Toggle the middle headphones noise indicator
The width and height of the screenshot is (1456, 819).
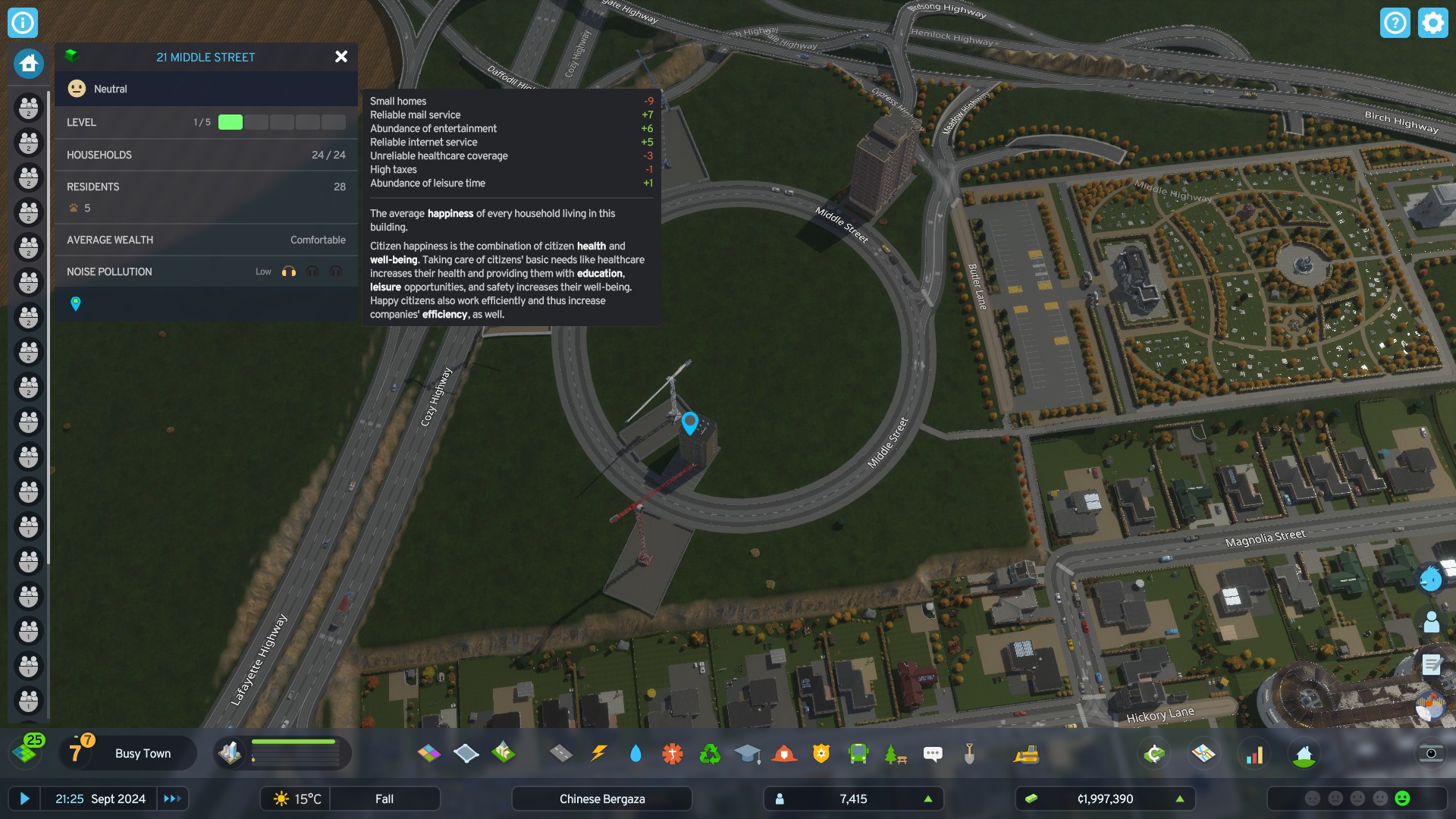click(x=312, y=271)
